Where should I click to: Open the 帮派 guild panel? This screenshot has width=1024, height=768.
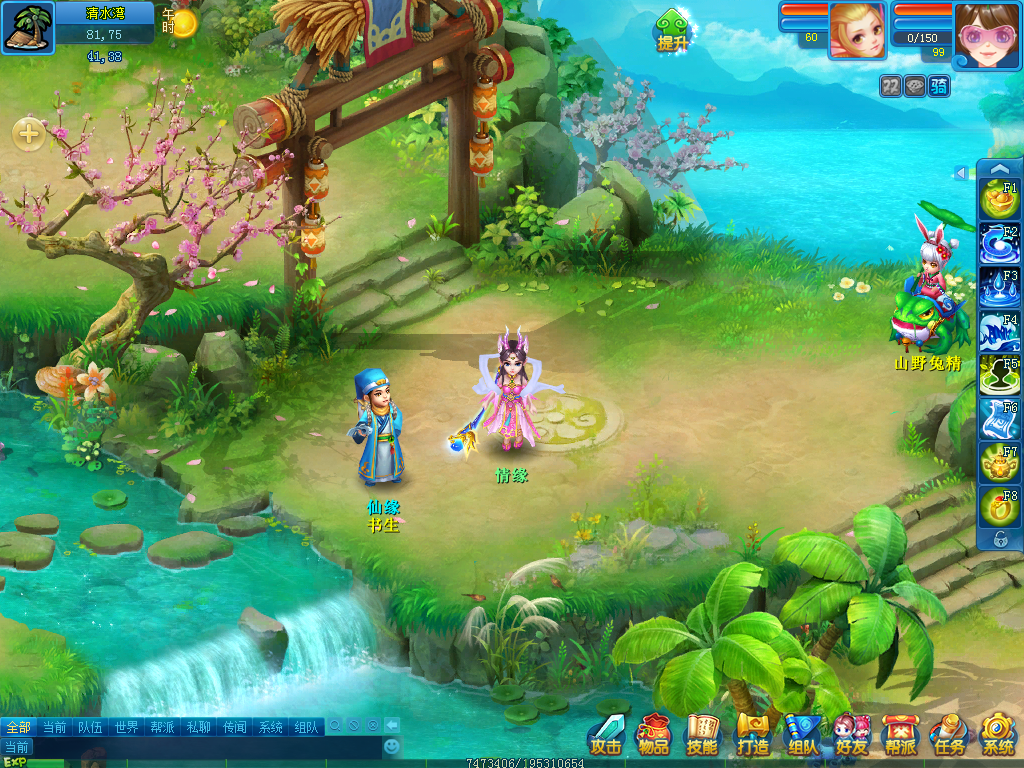(900, 735)
